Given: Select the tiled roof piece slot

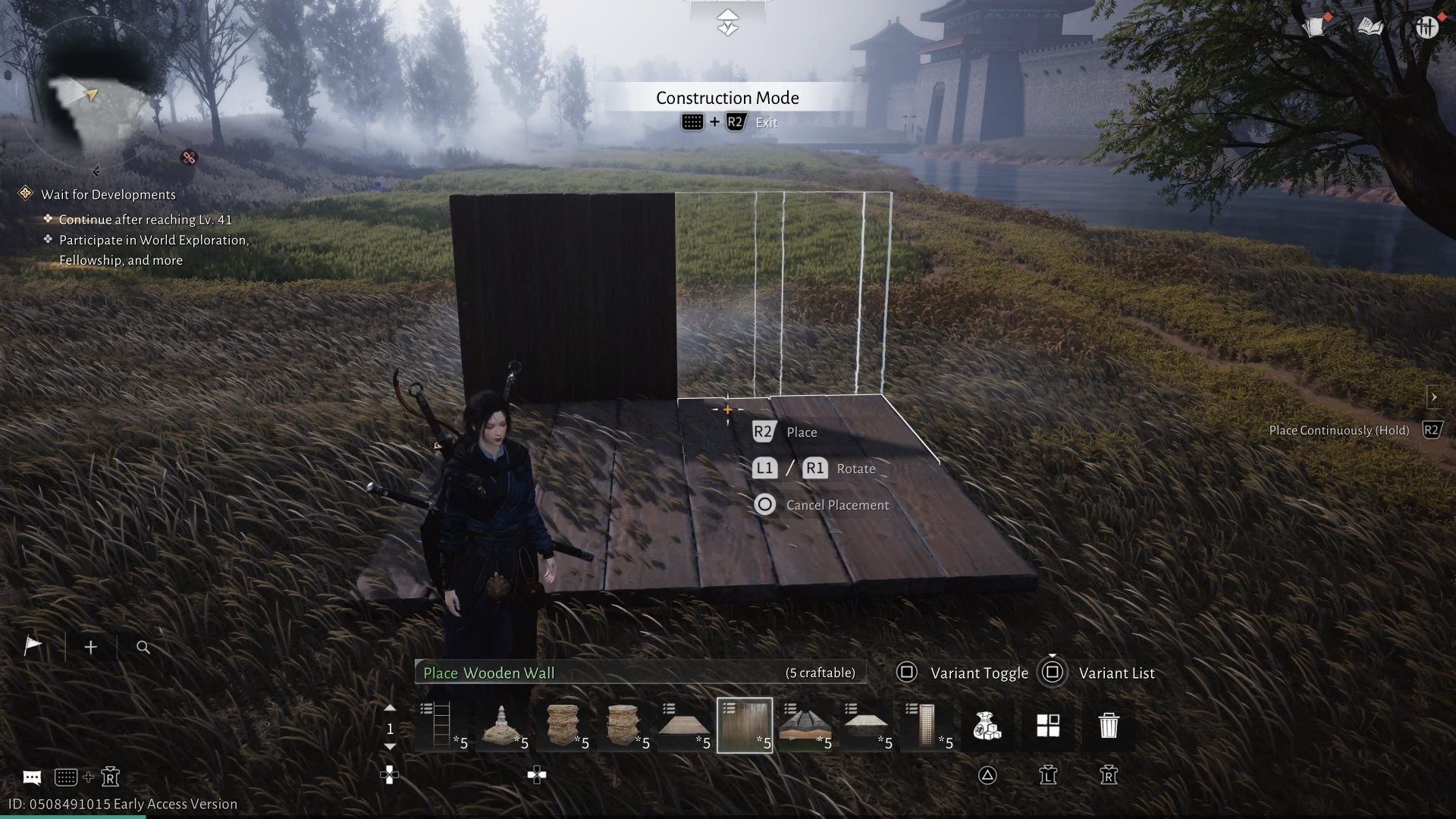Looking at the screenshot, I should coord(805,726).
